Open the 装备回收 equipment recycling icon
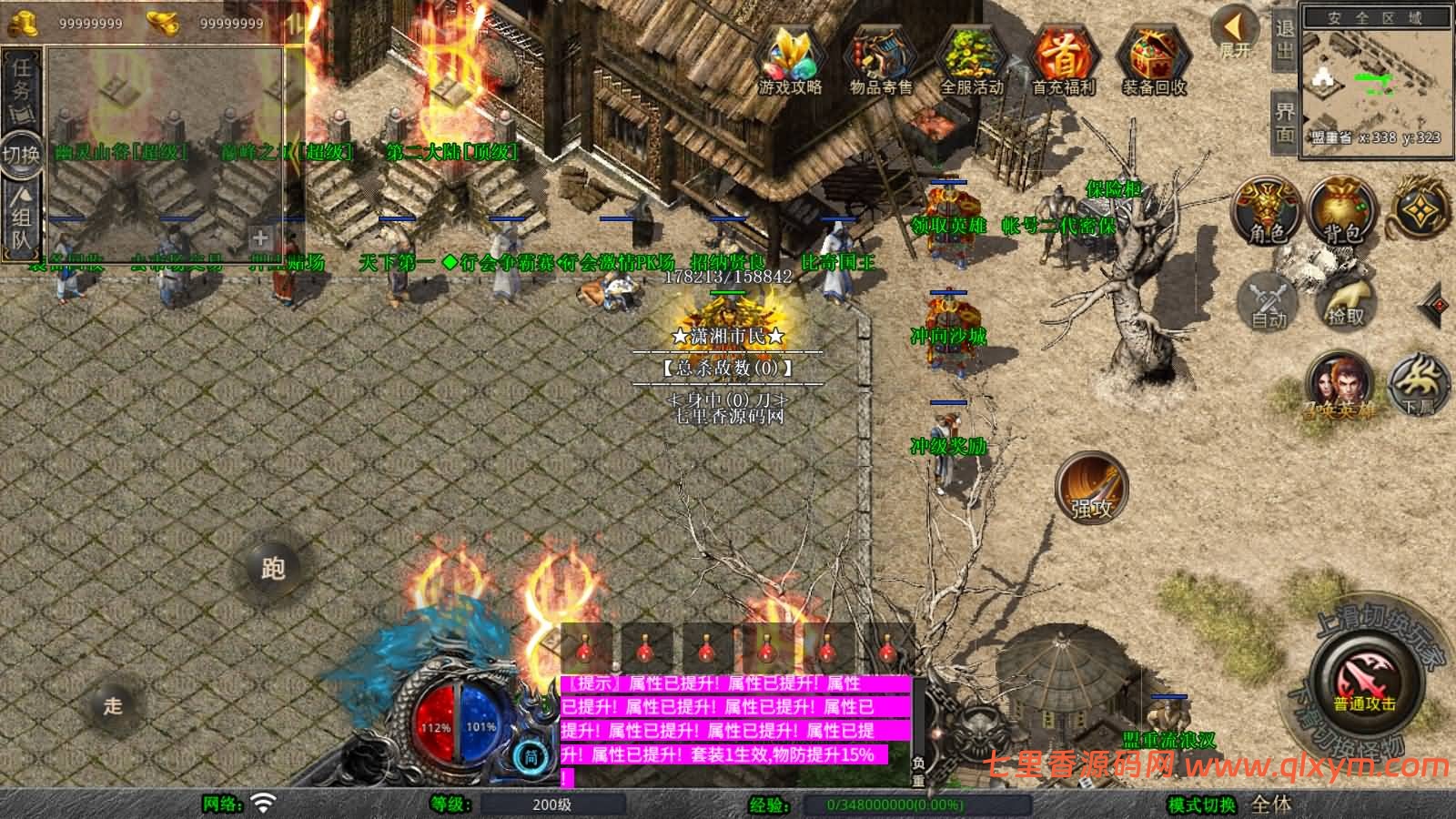This screenshot has width=1456, height=819. pos(1154,61)
